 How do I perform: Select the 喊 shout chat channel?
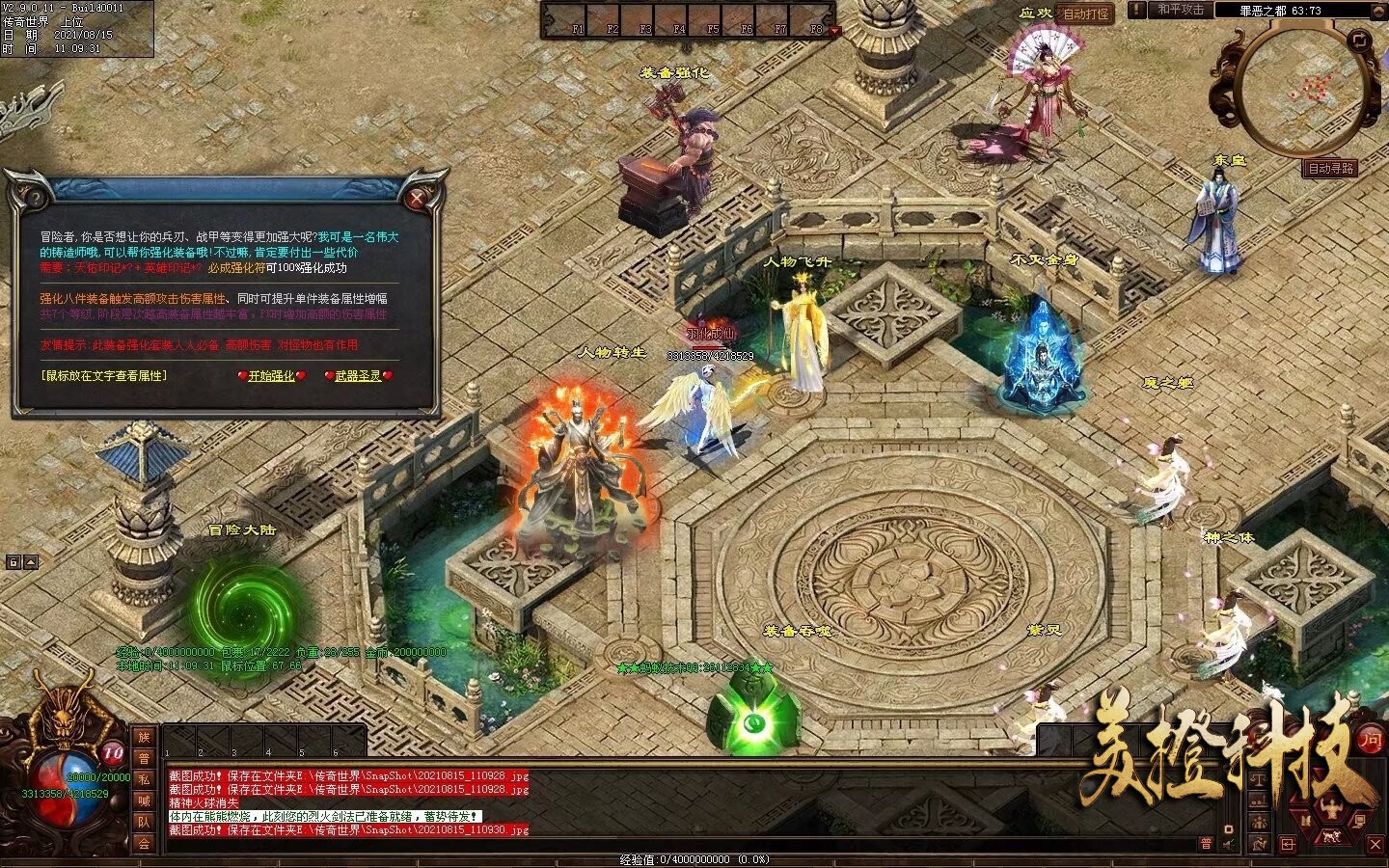click(x=144, y=800)
